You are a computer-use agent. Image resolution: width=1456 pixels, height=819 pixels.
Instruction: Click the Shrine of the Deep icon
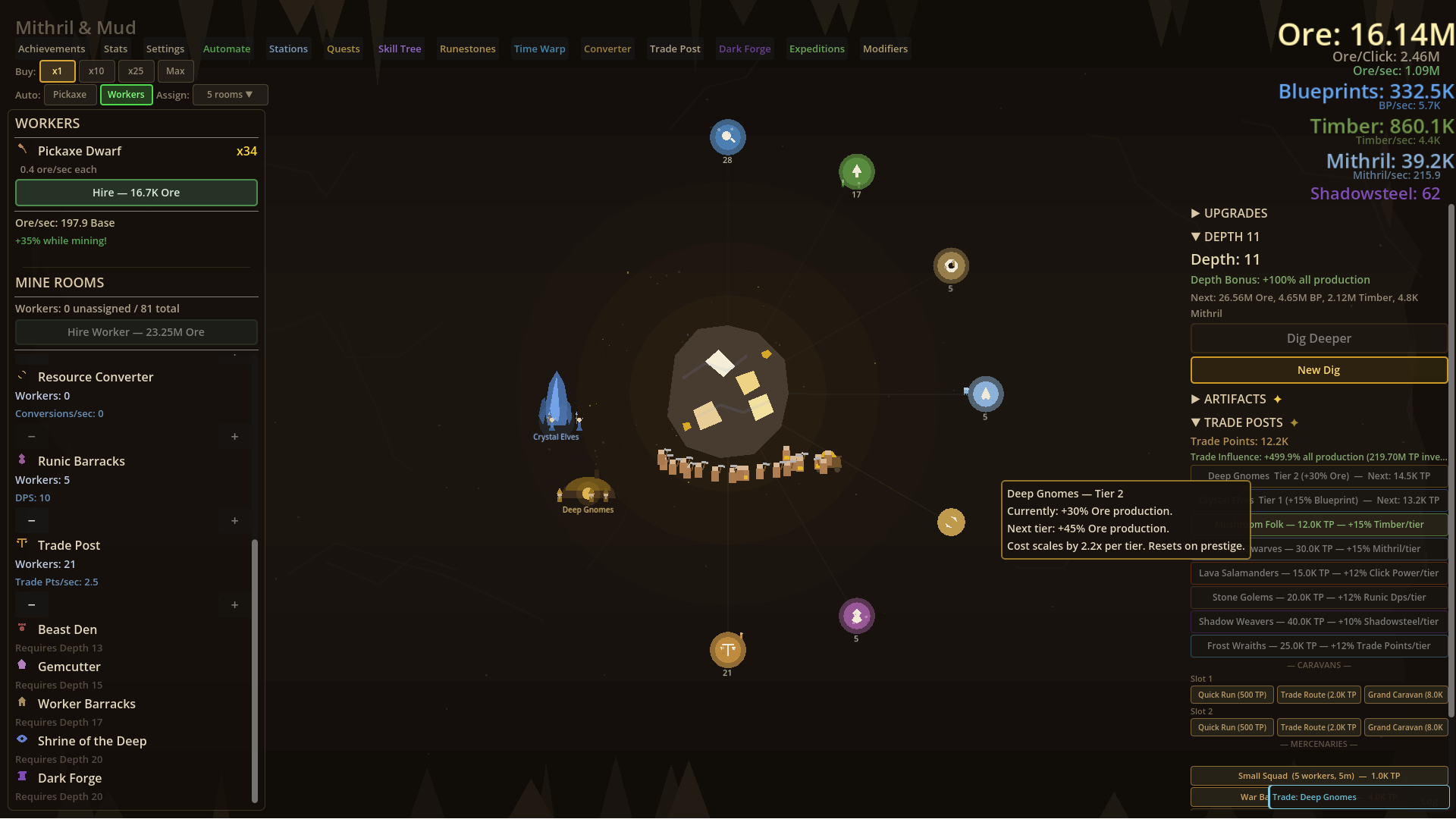tap(21, 740)
